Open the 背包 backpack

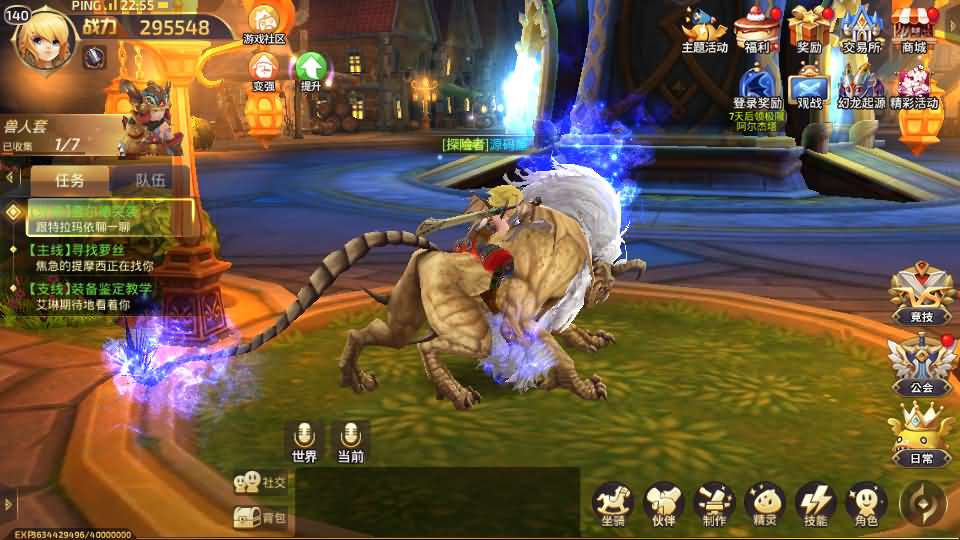260,517
